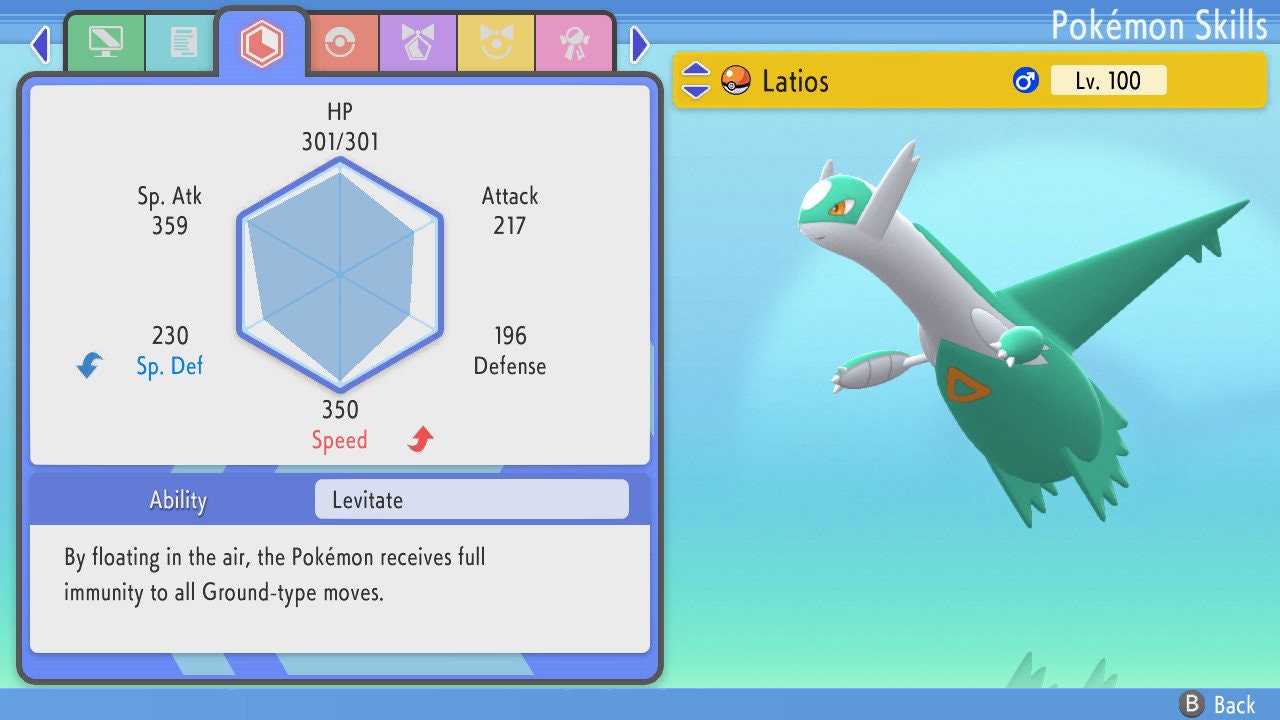This screenshot has width=1280, height=720.
Task: Select the red hexagon Pokémon Skills tab
Action: [x=262, y=43]
